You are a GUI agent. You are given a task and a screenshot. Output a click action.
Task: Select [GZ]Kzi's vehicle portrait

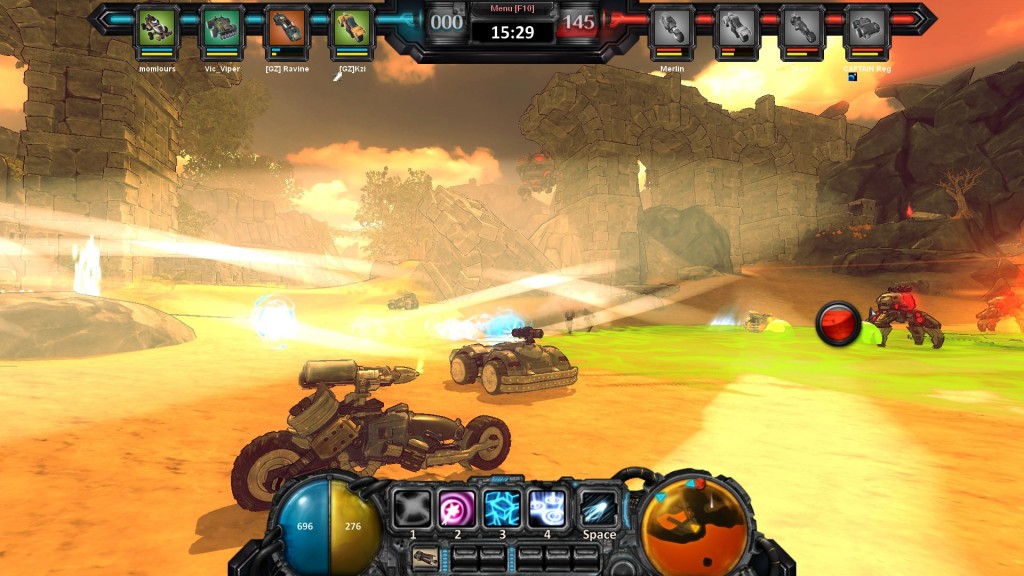(352, 27)
